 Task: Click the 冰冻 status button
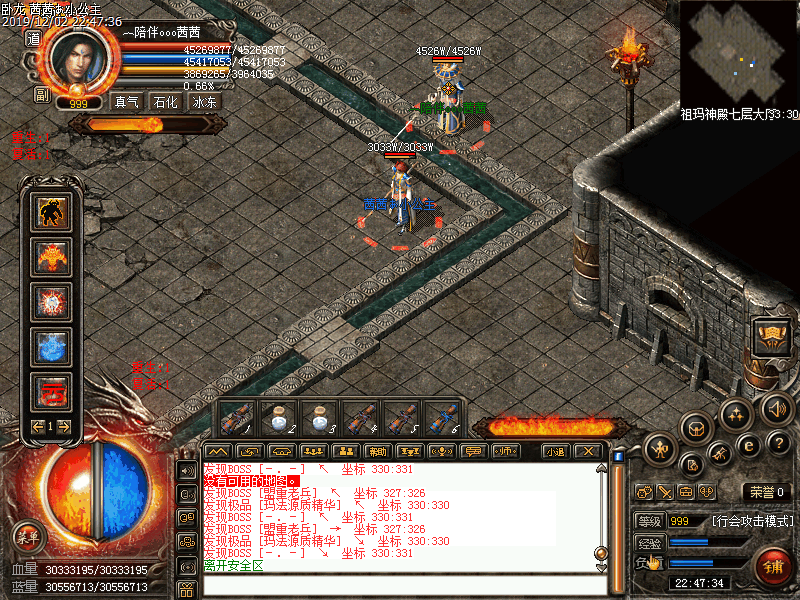coord(203,101)
